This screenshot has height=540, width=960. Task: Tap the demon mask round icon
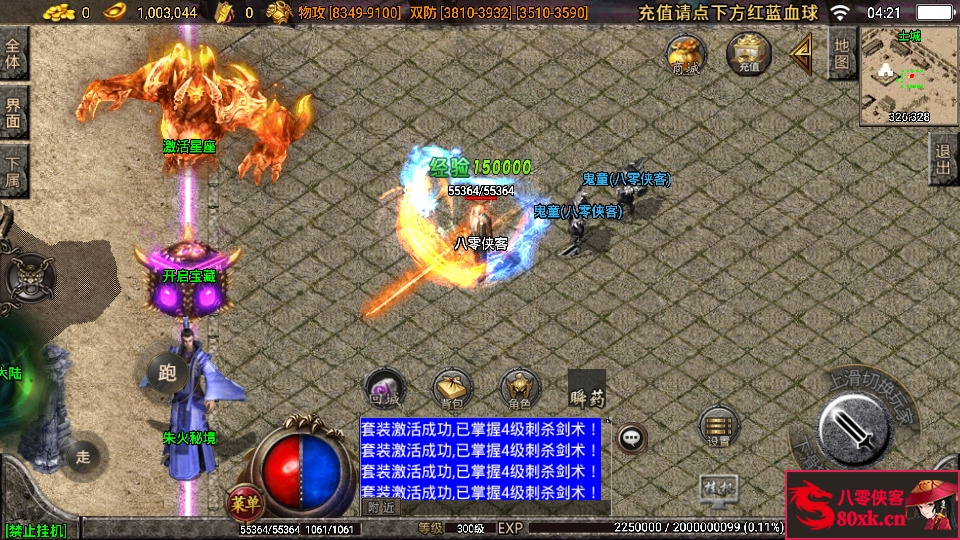click(26, 278)
